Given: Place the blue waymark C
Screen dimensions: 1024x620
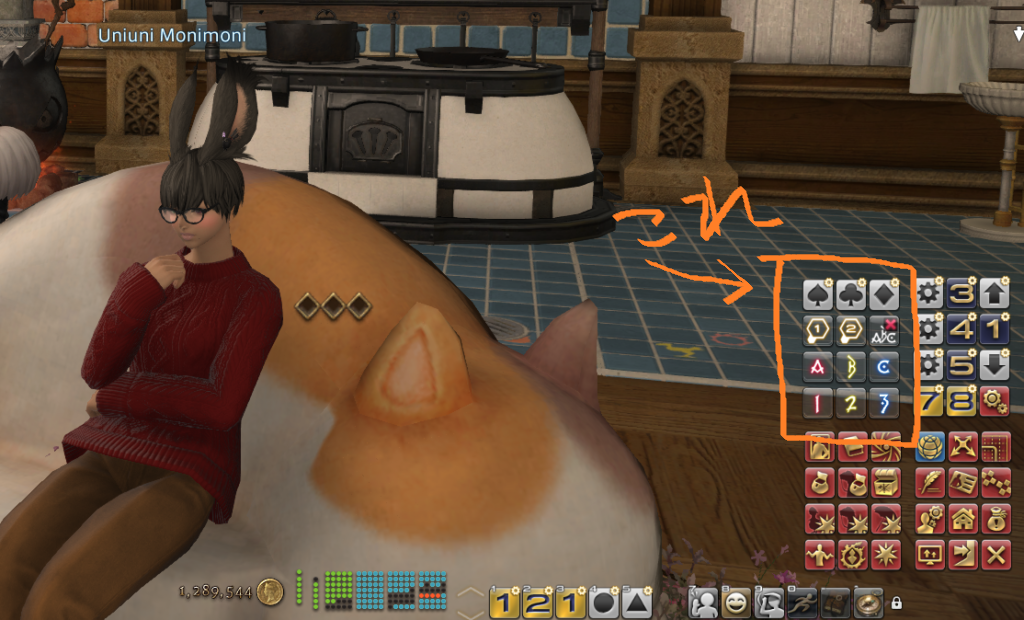Looking at the screenshot, I should click(x=884, y=367).
